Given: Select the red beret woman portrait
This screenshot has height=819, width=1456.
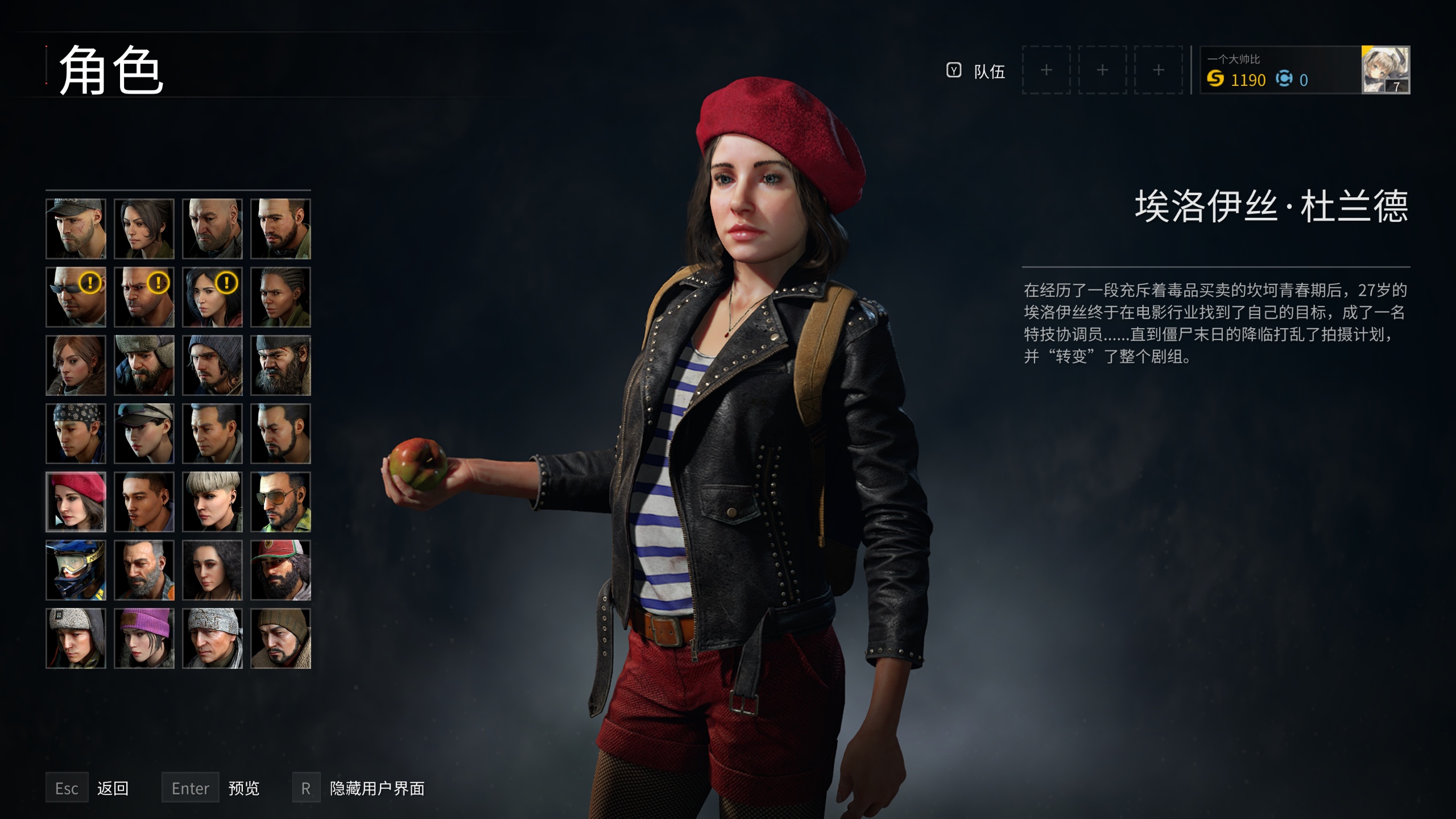Looking at the screenshot, I should 76,502.
